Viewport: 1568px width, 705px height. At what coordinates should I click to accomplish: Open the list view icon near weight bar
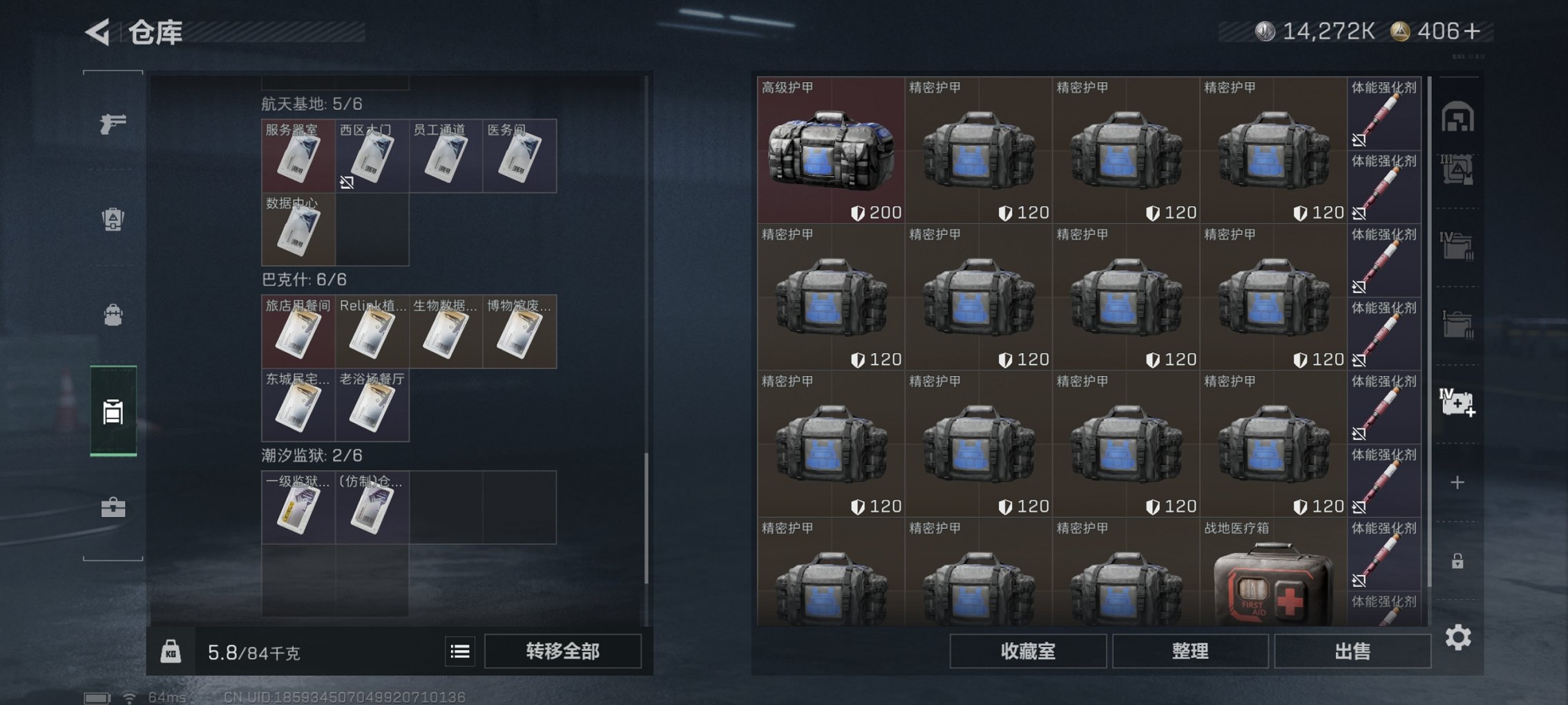(x=459, y=650)
